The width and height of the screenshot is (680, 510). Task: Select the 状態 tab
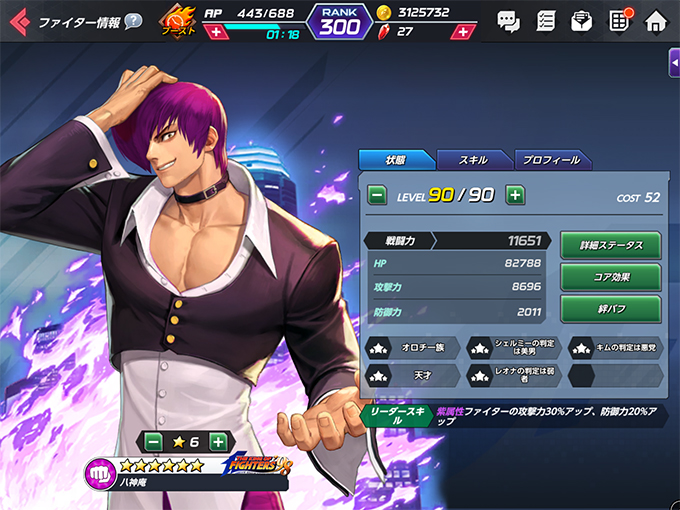[396, 160]
